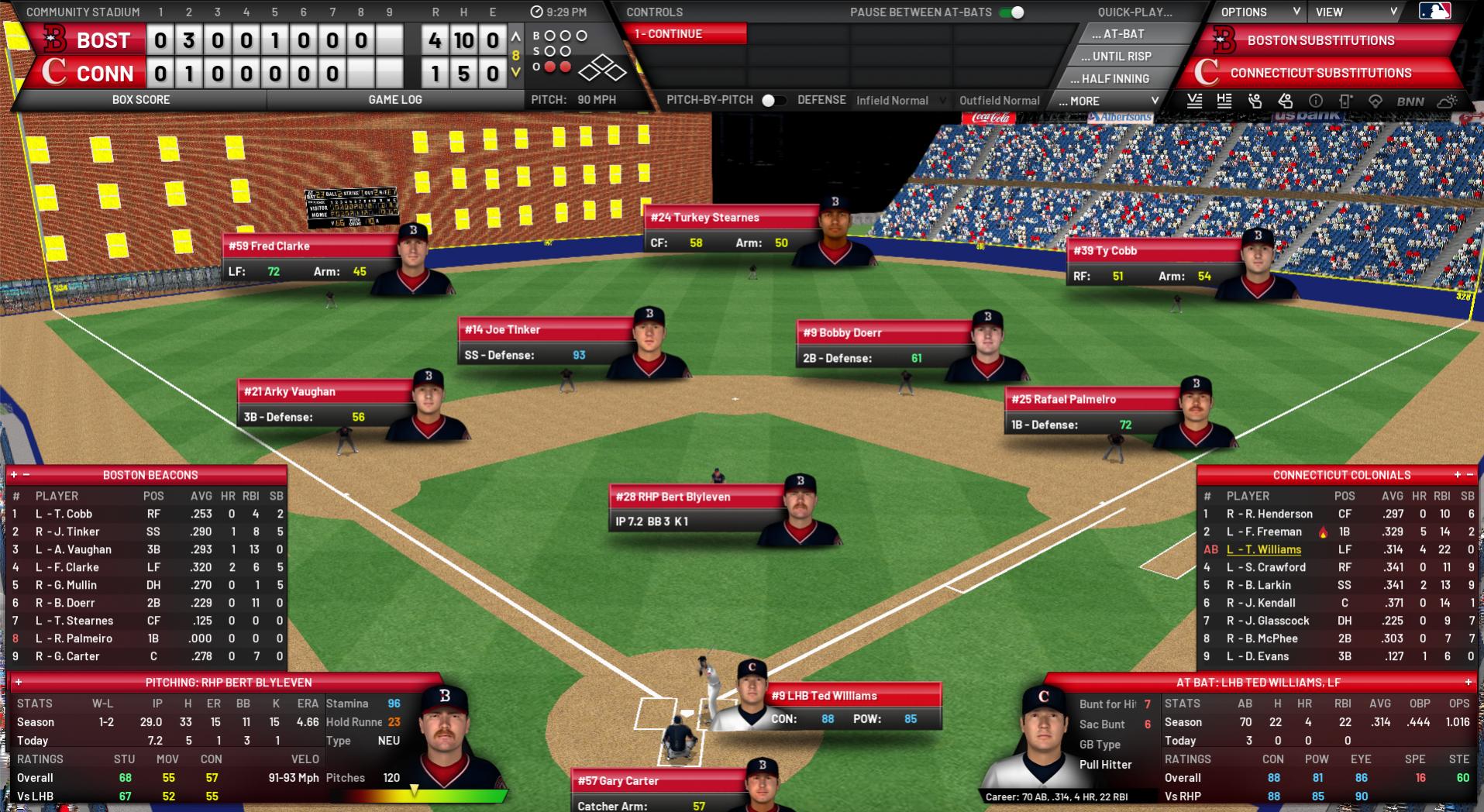Quick-play Until RISP
1484x812 pixels.
(x=1121, y=57)
